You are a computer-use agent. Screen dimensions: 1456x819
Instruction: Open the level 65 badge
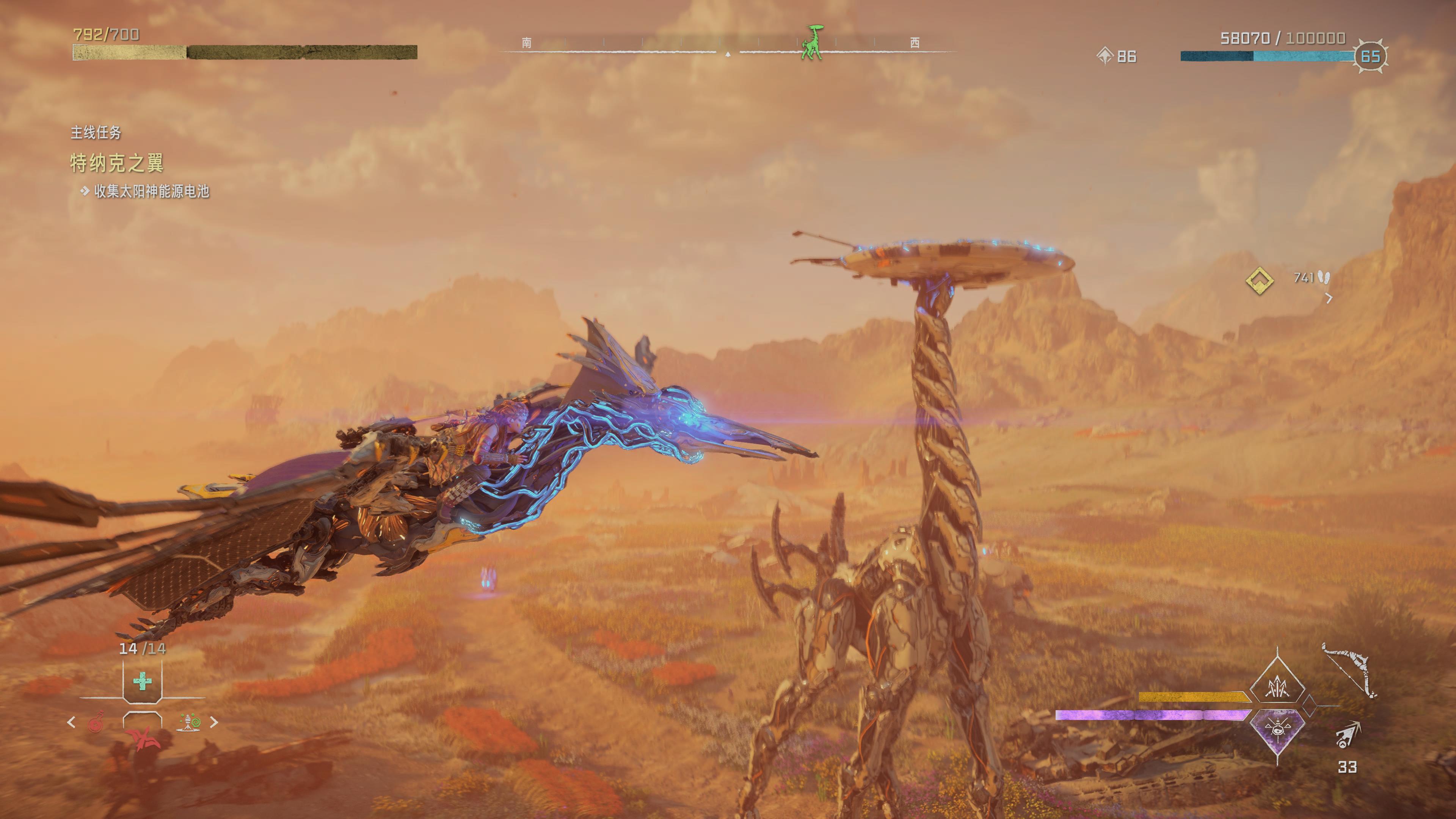click(1370, 56)
